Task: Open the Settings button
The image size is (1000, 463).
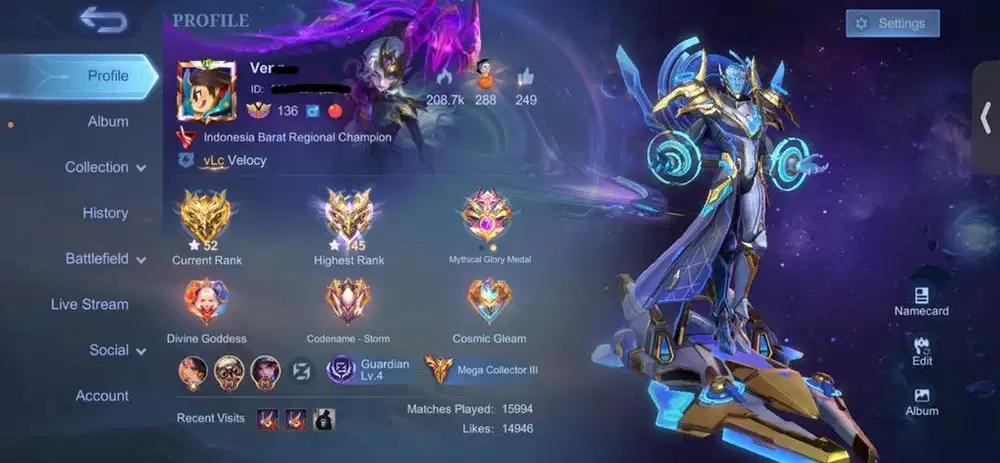Action: (891, 23)
